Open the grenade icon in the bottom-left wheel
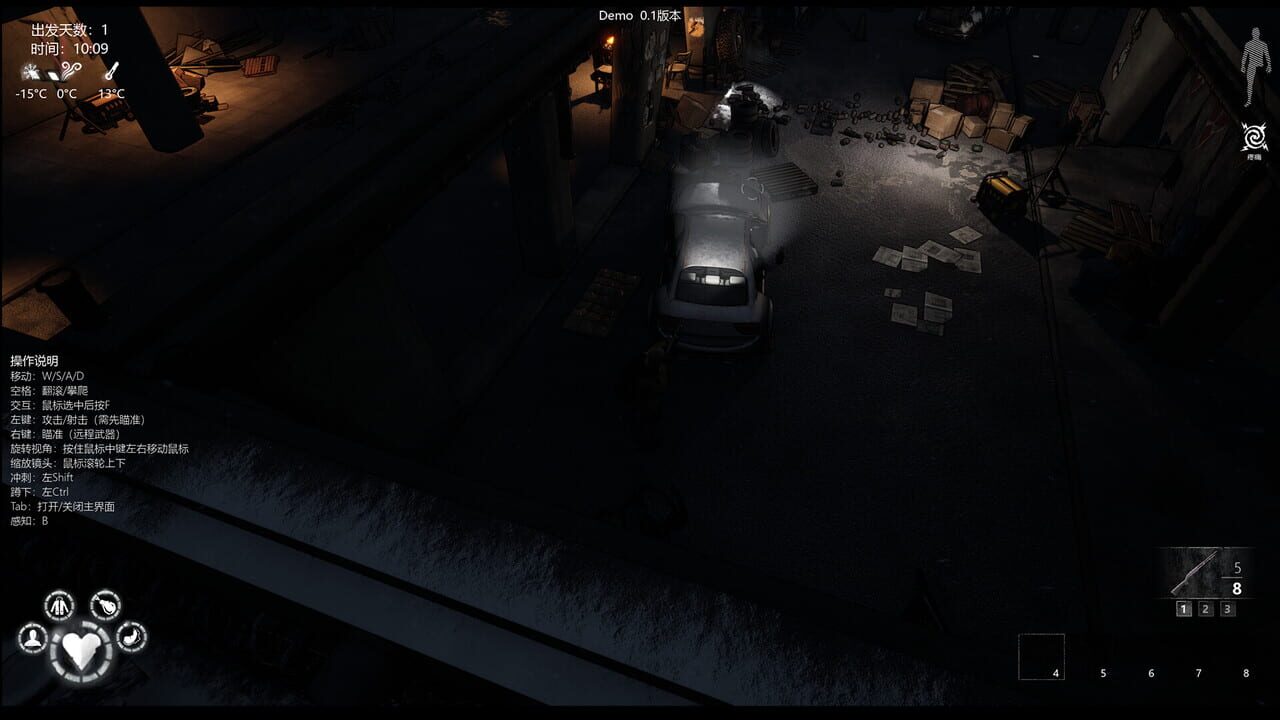 coord(104,605)
